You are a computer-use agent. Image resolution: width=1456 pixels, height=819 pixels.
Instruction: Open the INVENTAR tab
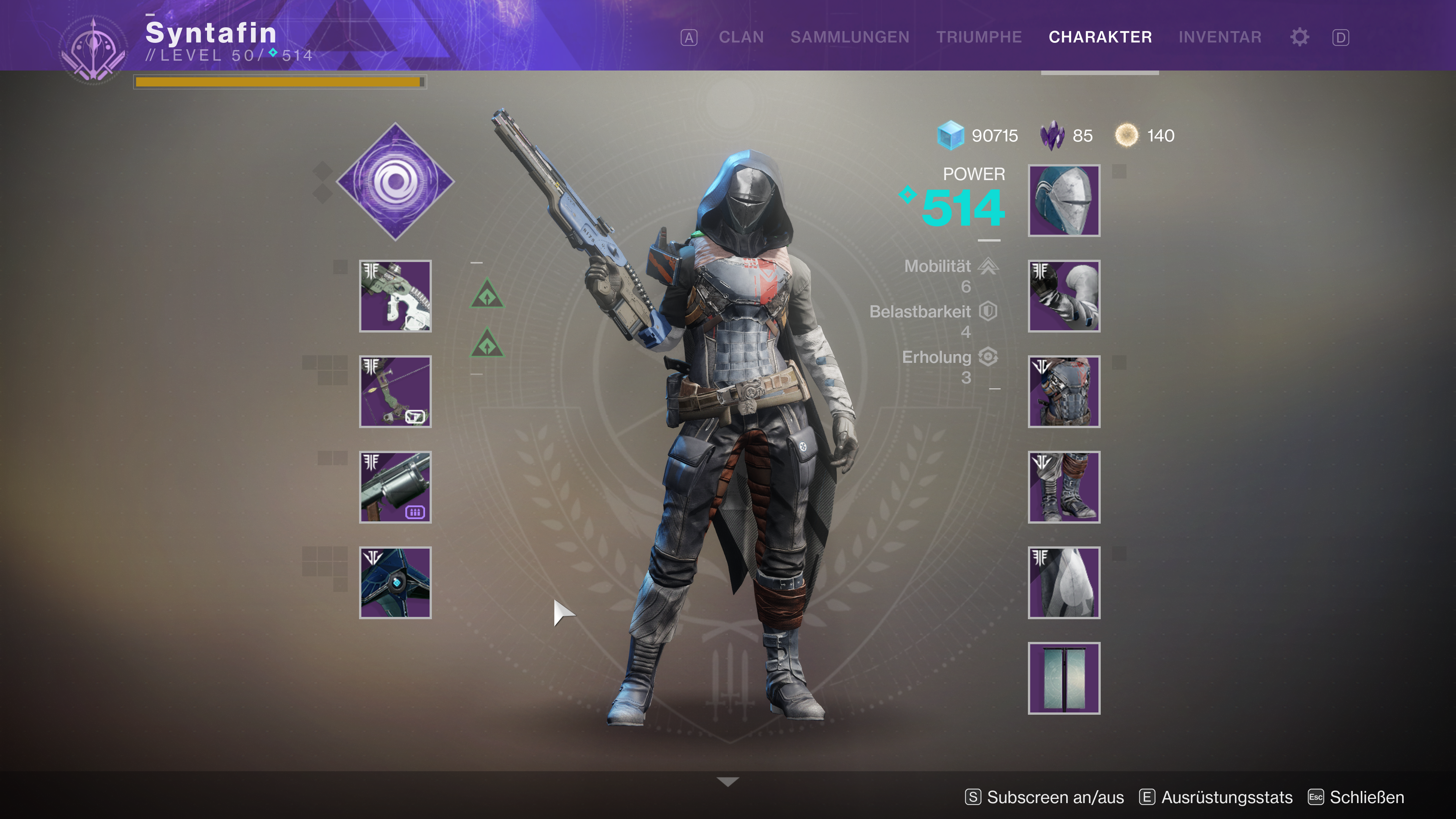(x=1220, y=37)
